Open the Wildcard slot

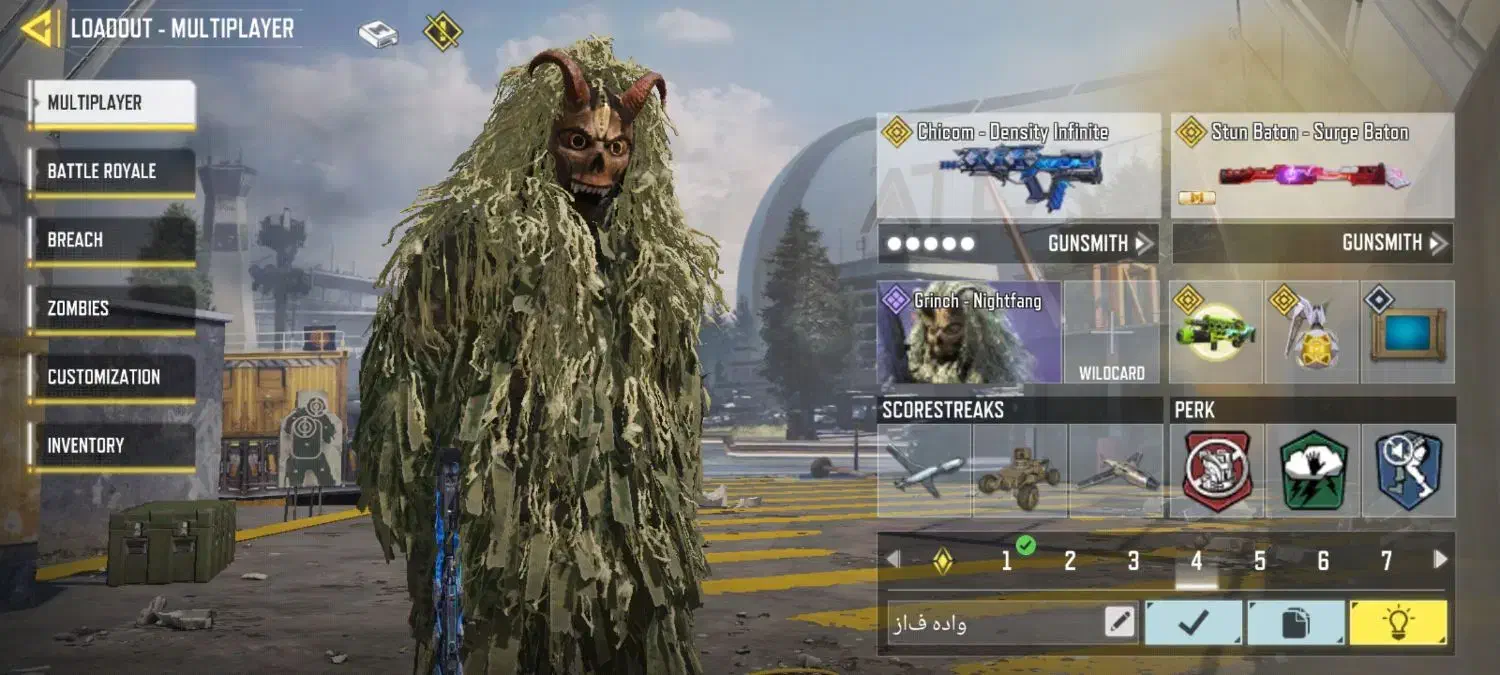pyautogui.click(x=1112, y=333)
